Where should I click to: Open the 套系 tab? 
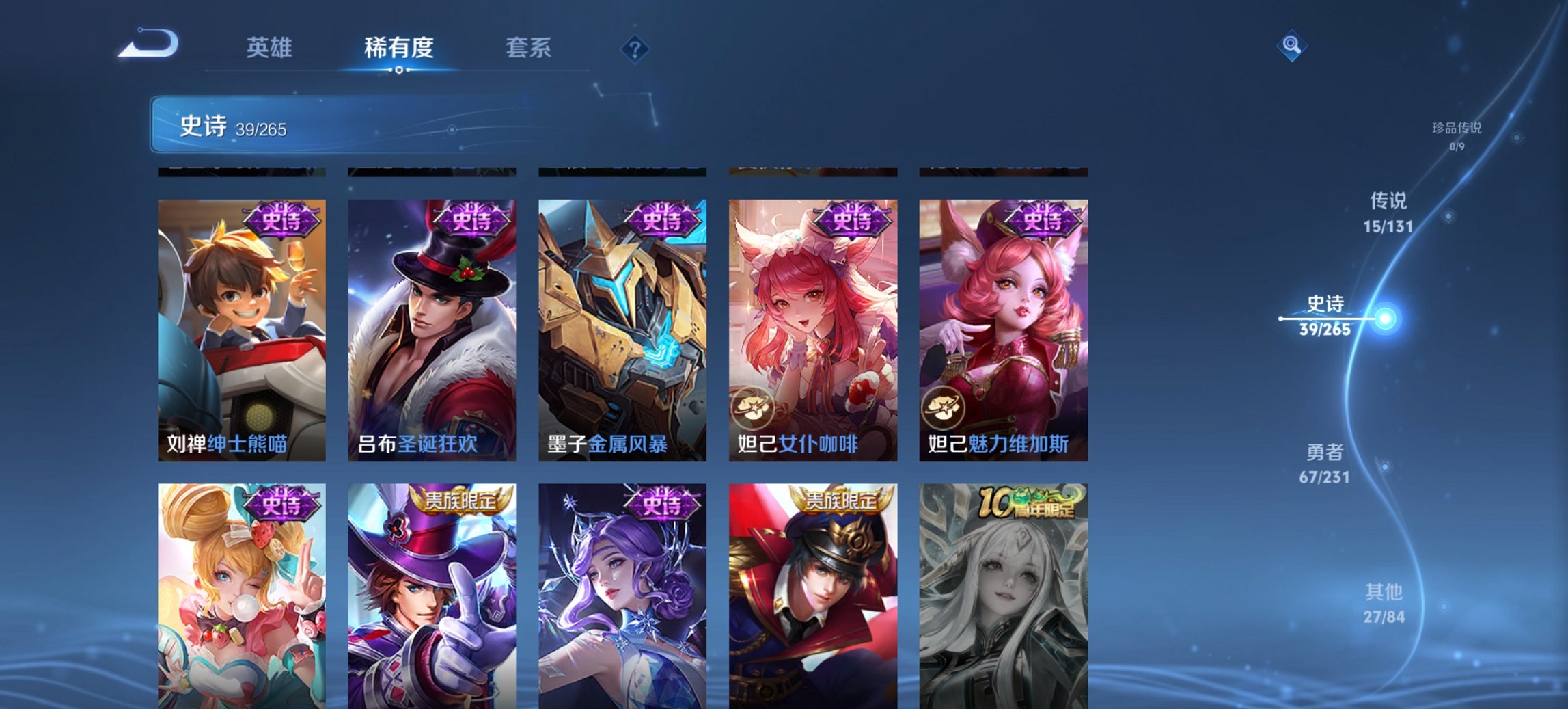point(529,49)
